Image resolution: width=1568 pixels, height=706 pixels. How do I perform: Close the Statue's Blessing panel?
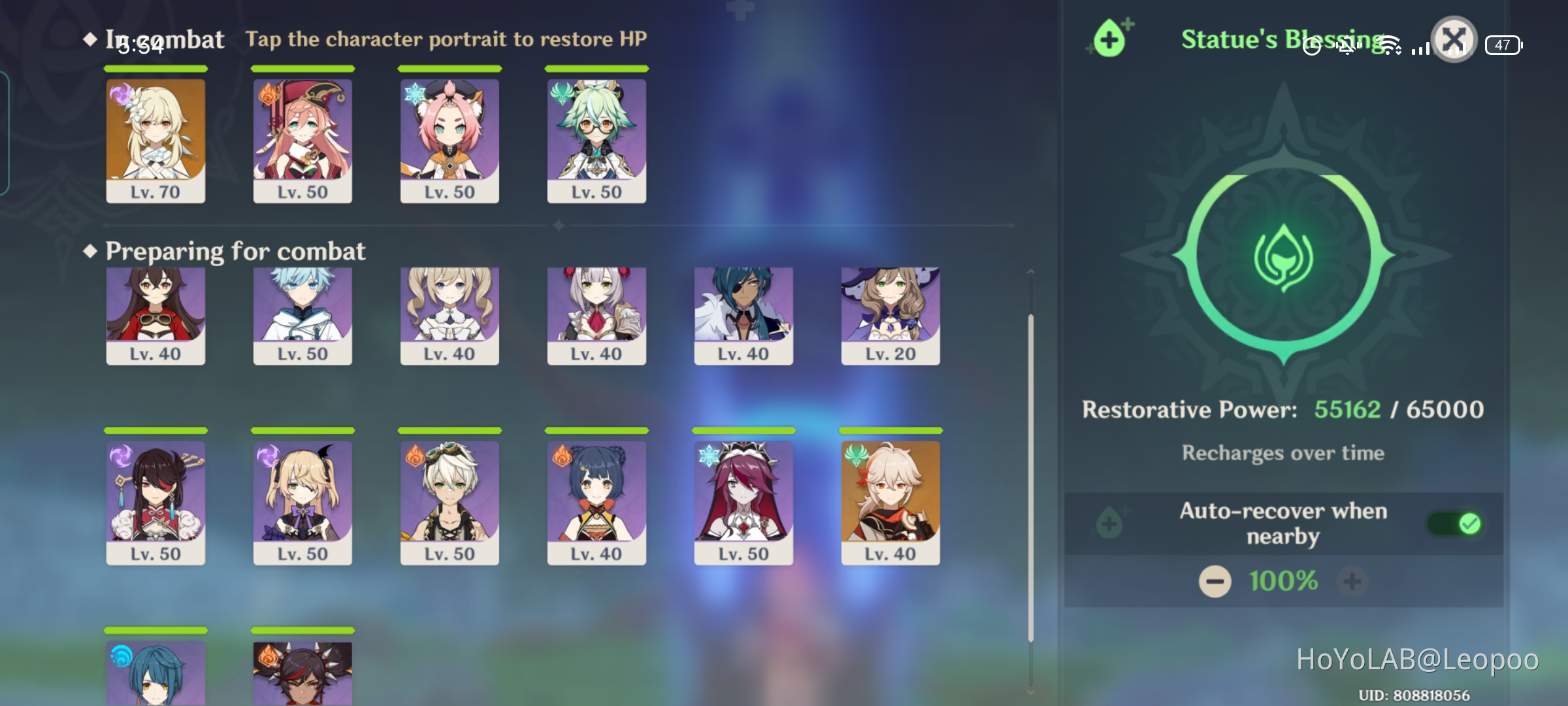(x=1454, y=41)
